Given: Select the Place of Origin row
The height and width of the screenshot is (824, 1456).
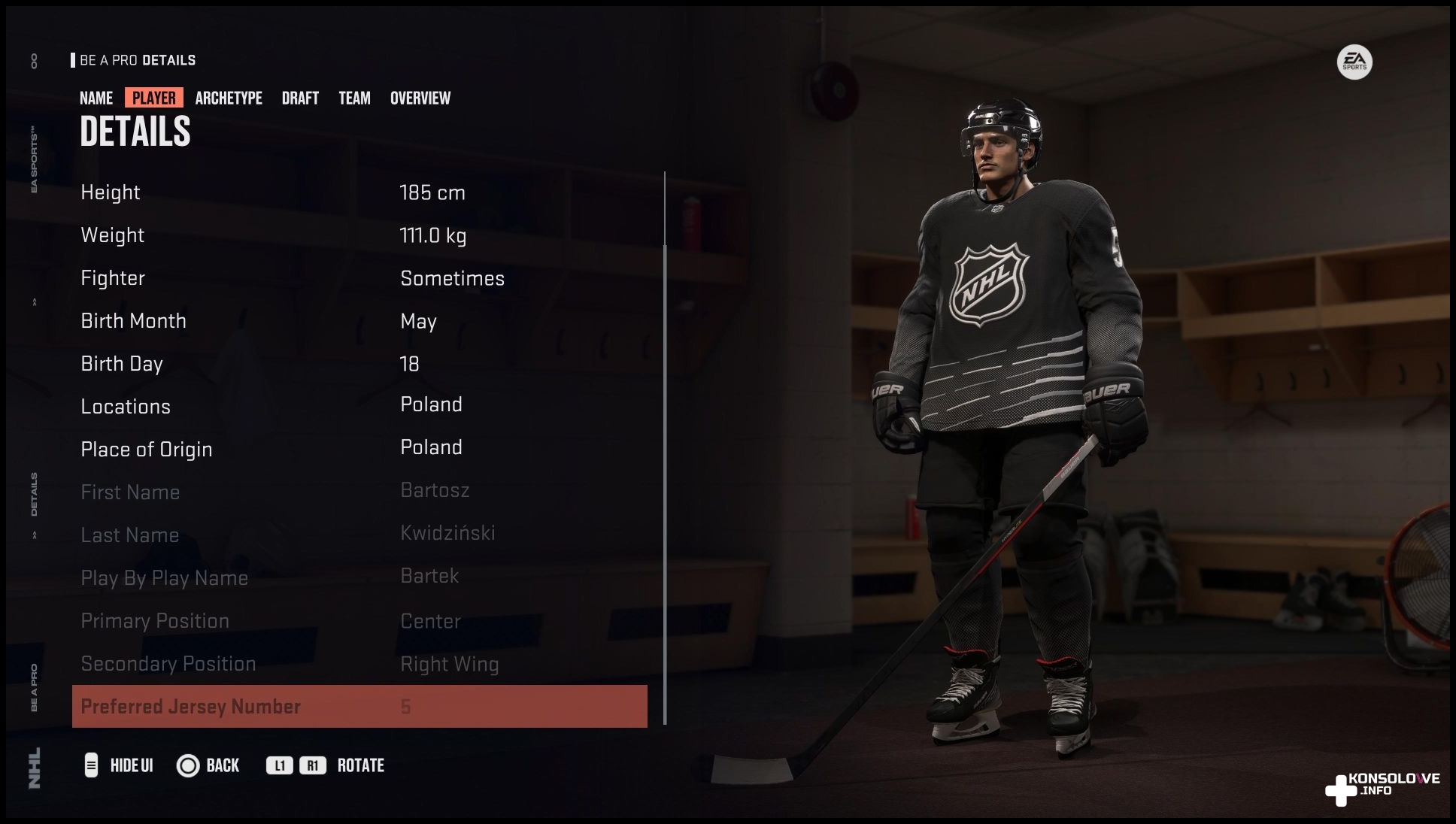Looking at the screenshot, I should tap(359, 449).
